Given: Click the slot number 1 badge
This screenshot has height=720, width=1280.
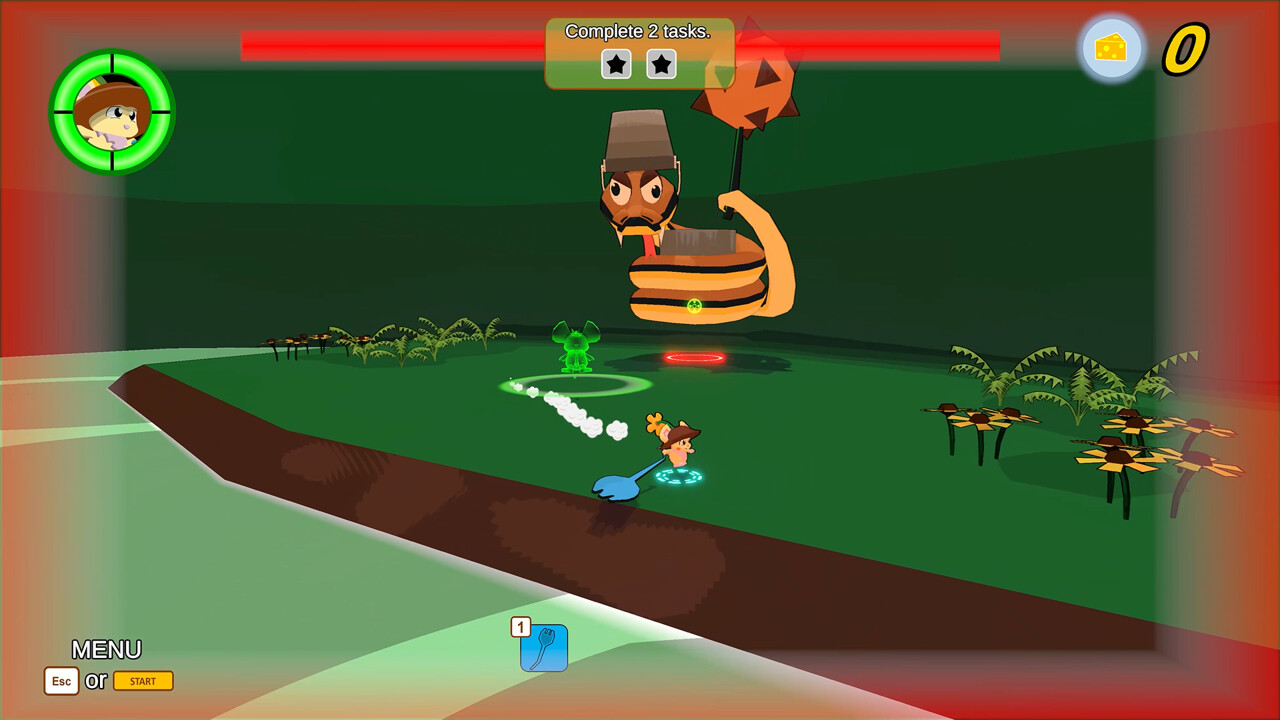Looking at the screenshot, I should (x=522, y=626).
